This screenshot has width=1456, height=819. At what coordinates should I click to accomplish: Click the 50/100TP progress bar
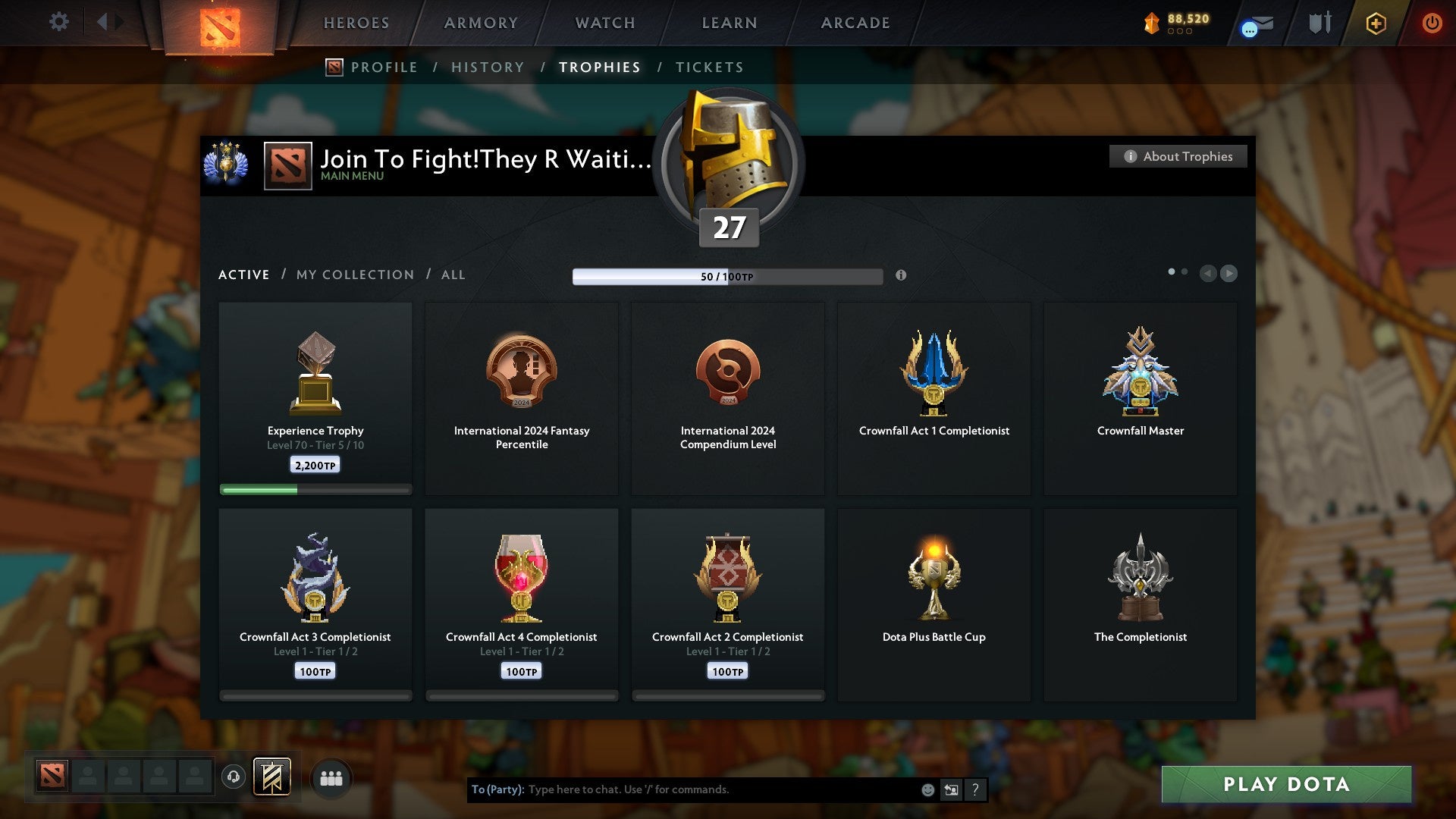point(728,277)
